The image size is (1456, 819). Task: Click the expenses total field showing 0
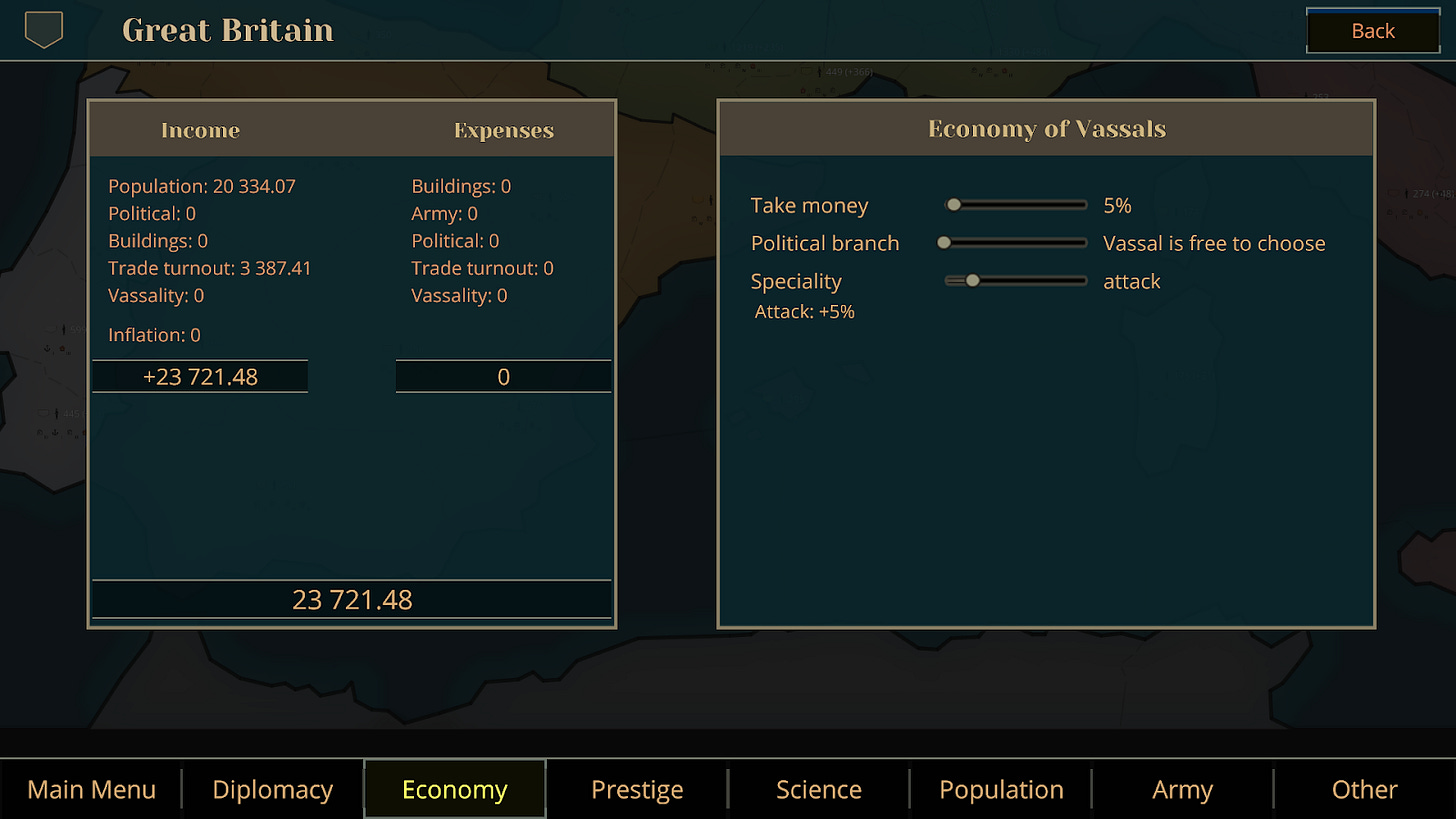click(x=503, y=376)
